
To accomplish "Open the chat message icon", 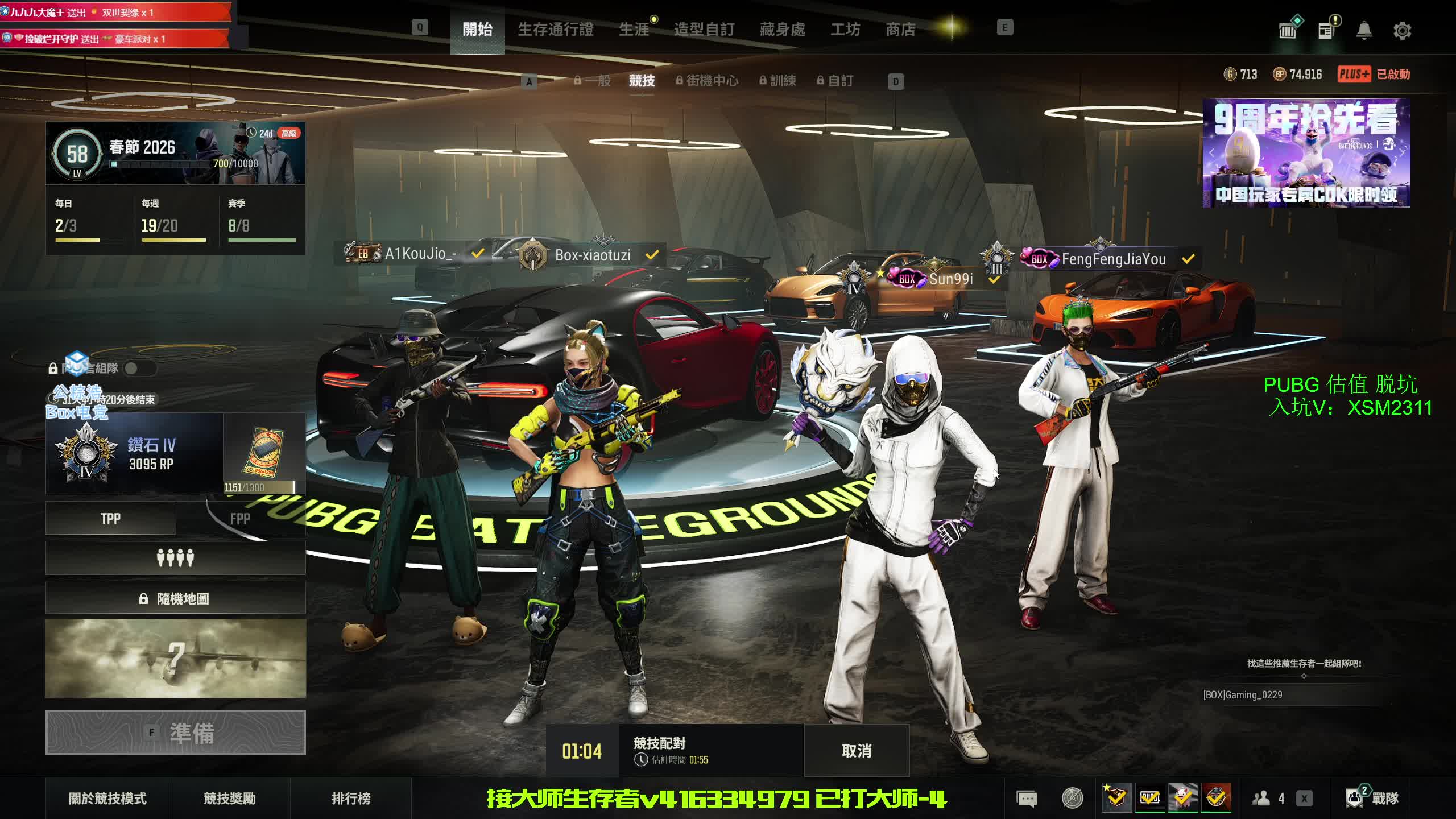I will (x=1027, y=799).
